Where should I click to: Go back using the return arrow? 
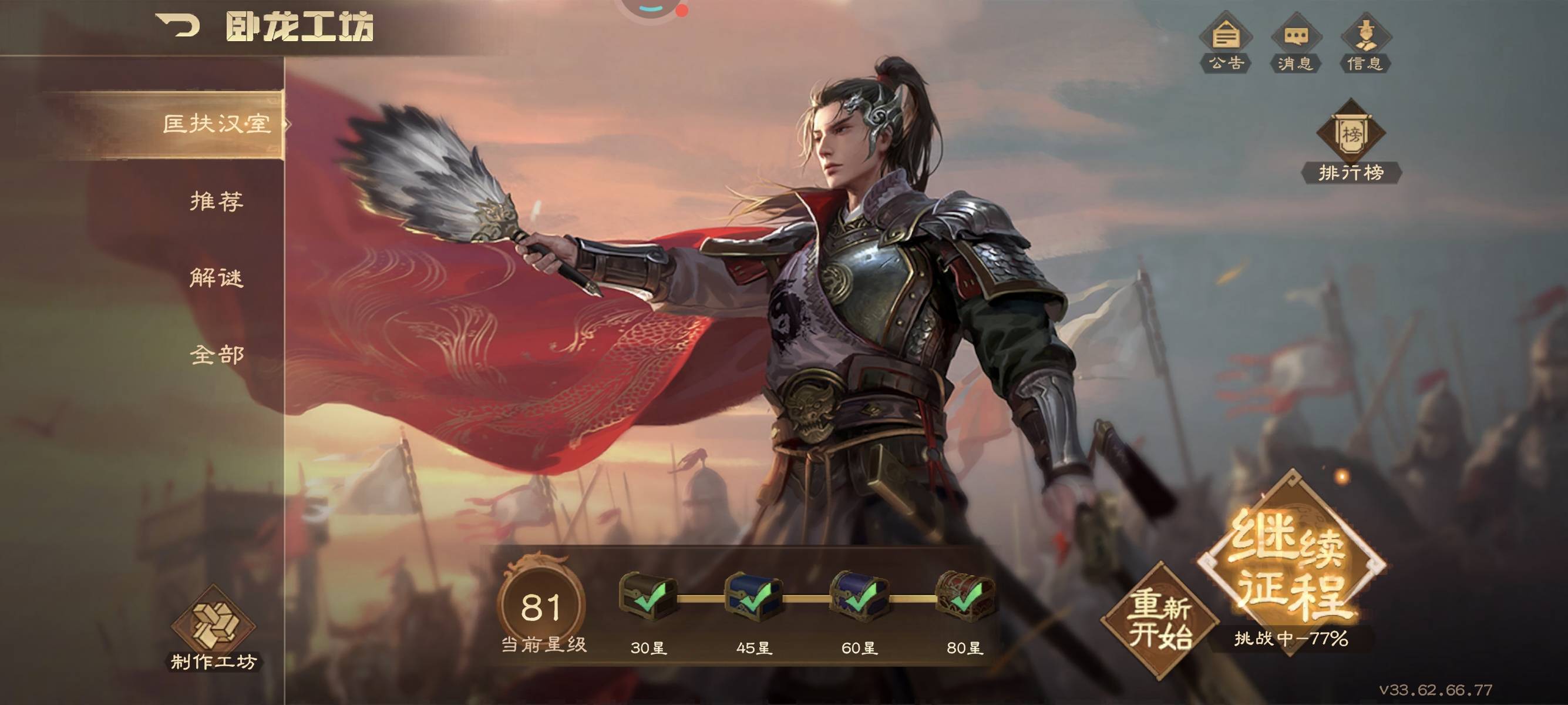[x=178, y=26]
